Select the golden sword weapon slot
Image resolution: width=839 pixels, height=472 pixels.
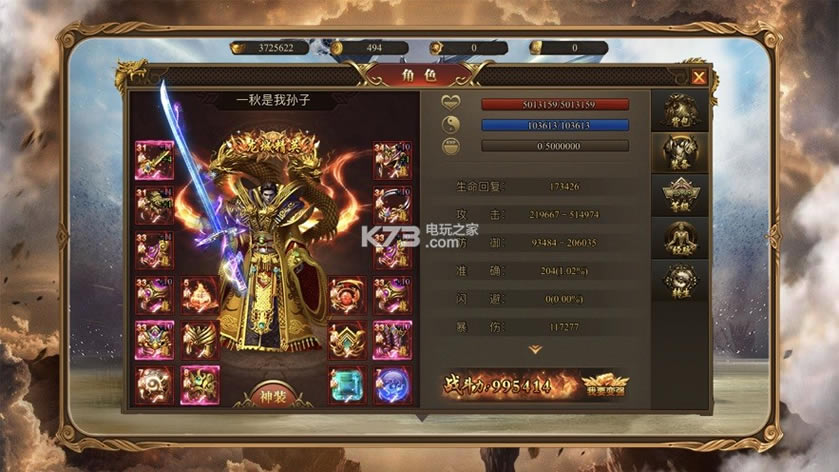point(155,160)
